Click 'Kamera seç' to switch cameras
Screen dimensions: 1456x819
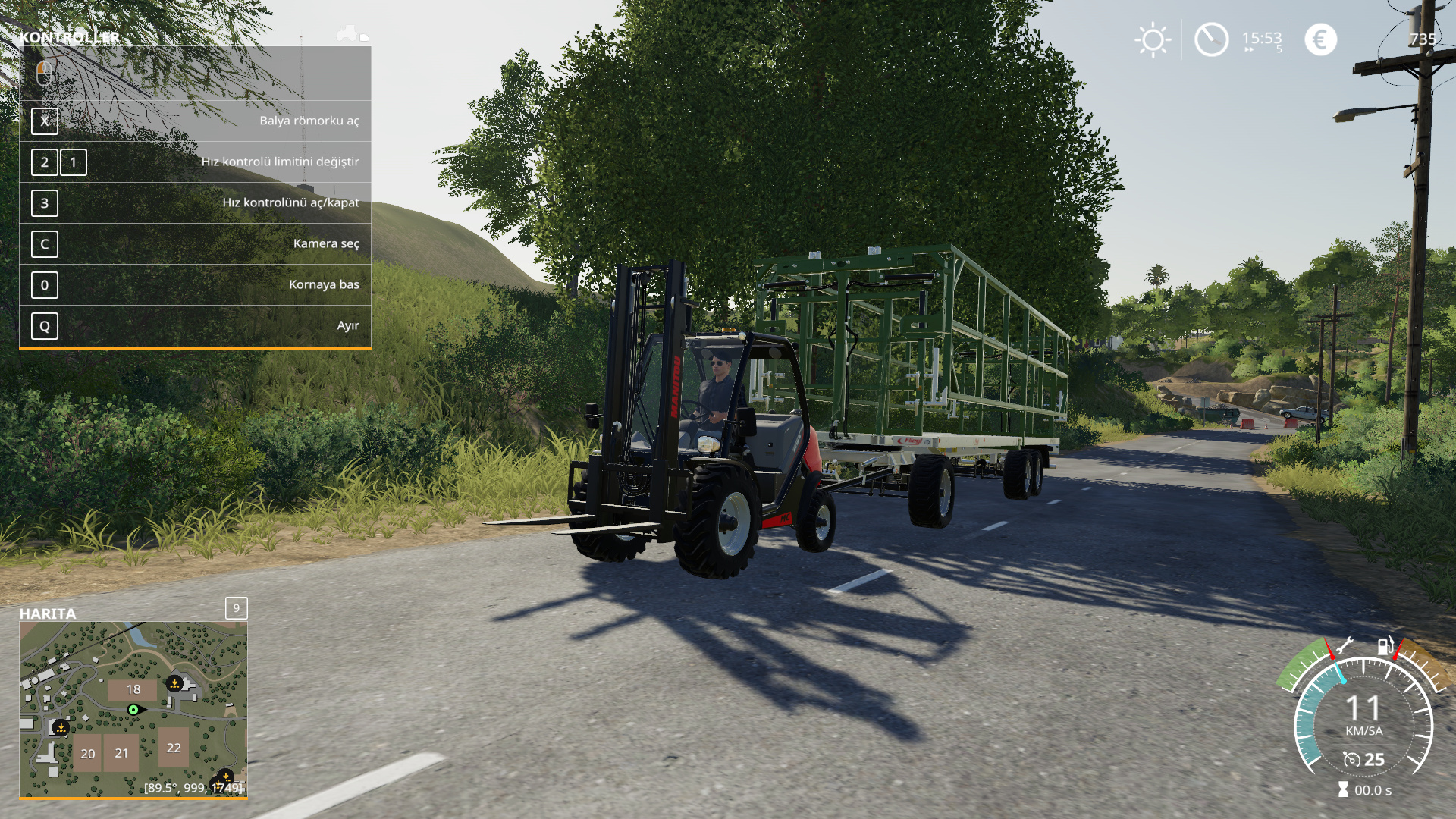[x=328, y=243]
